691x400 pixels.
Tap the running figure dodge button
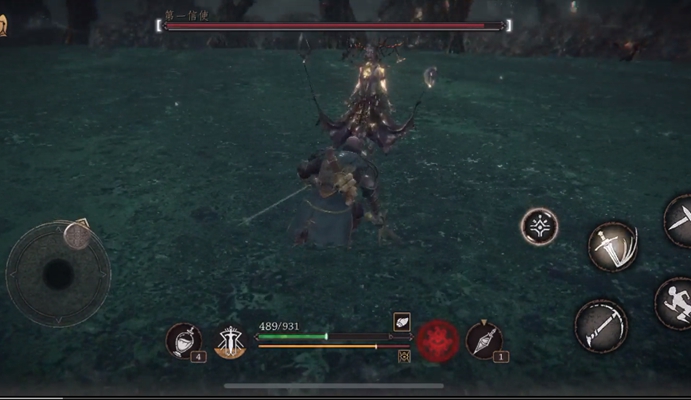677,302
